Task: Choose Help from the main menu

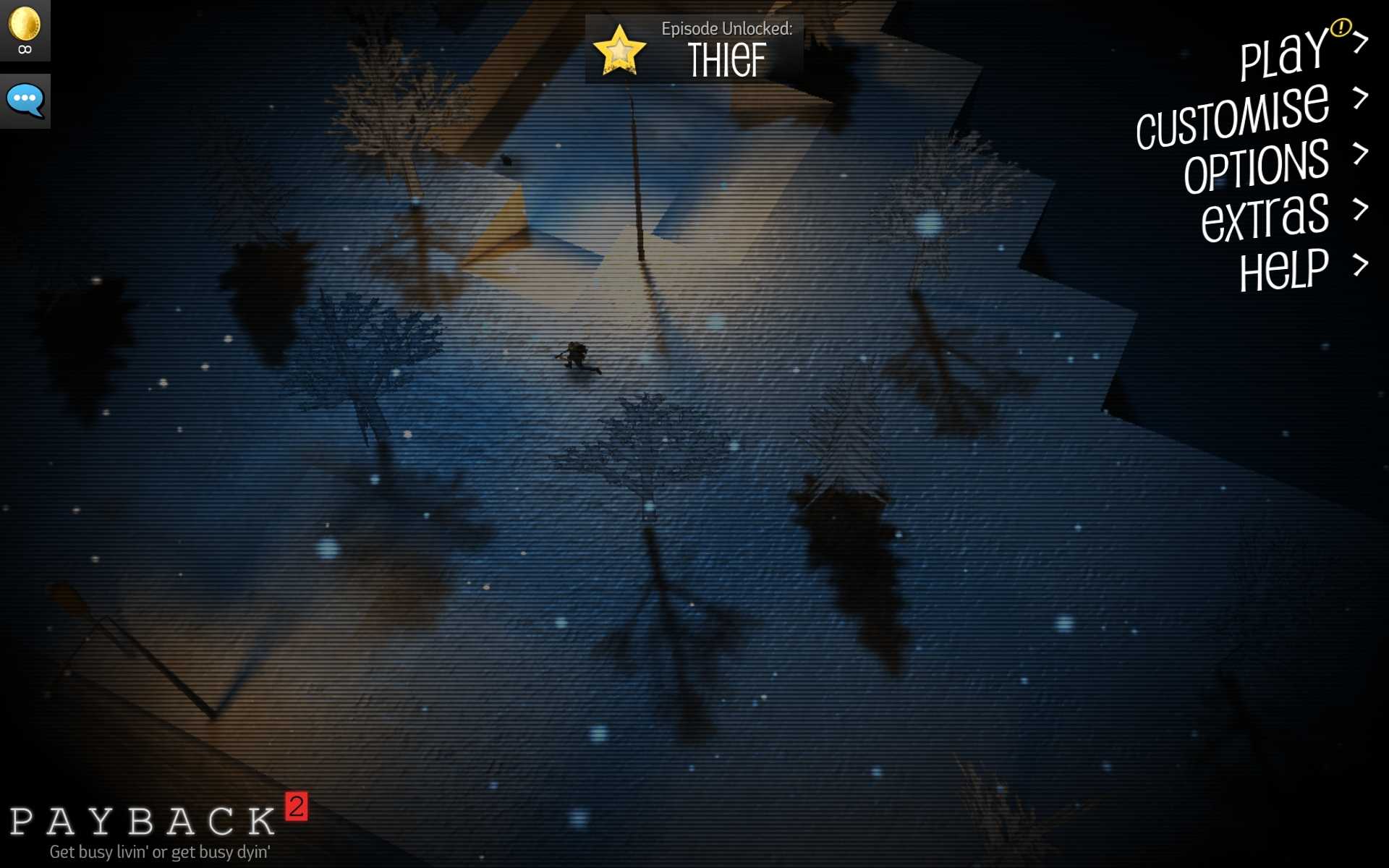Action: pos(1284,270)
